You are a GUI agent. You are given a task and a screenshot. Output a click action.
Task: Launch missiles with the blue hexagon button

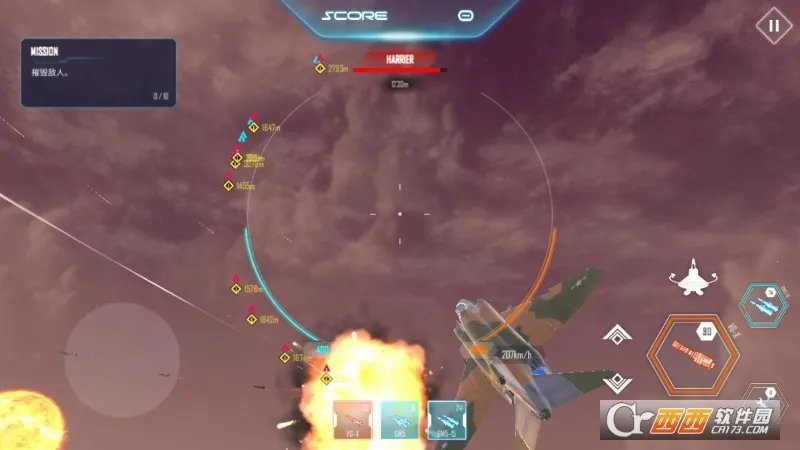(763, 305)
